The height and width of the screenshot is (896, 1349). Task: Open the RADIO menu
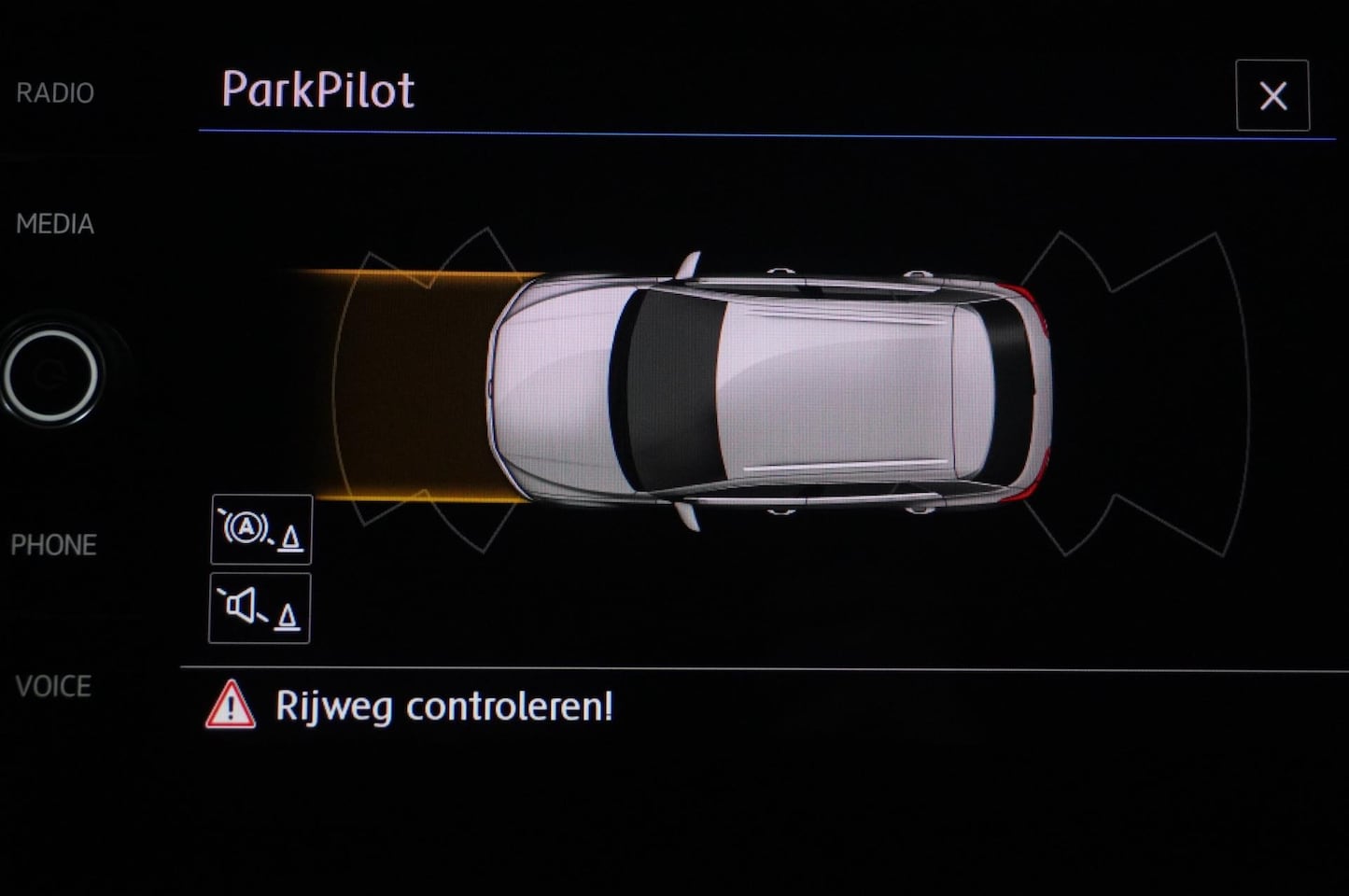pos(55,93)
